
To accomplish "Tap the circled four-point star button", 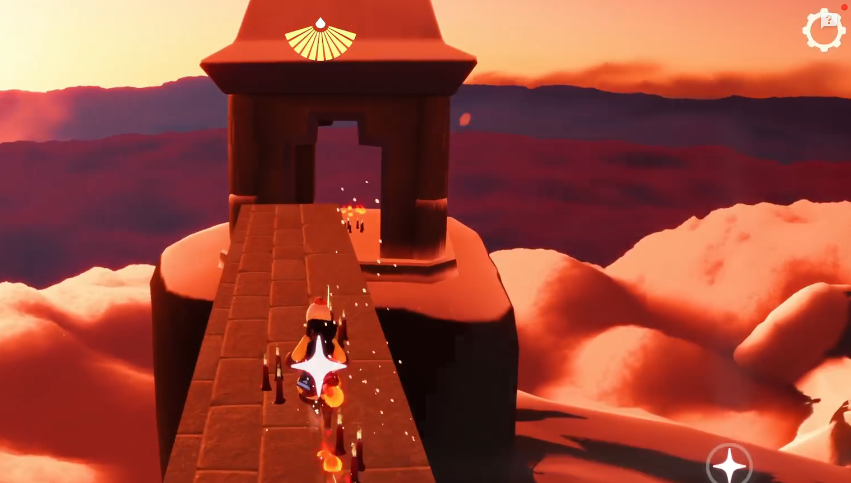I will click(x=729, y=465).
